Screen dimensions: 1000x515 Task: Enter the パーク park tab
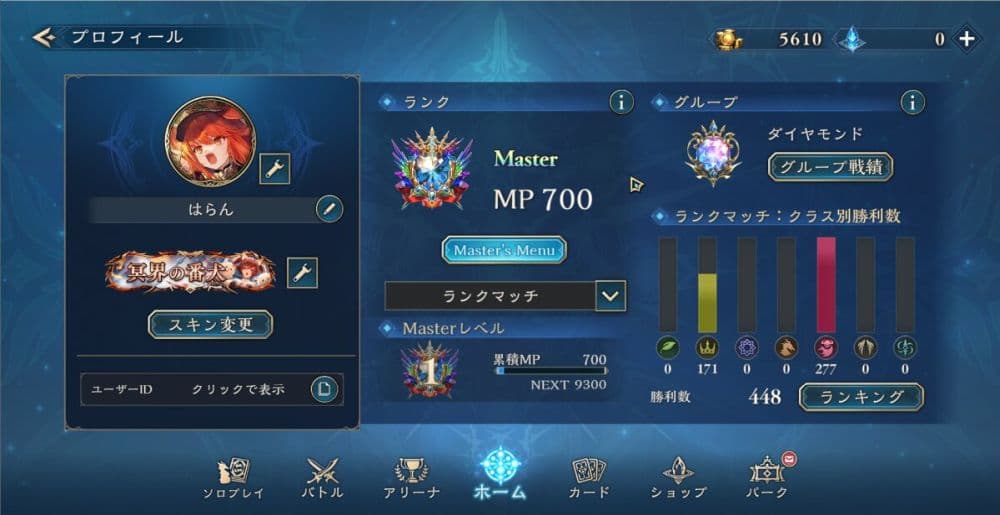pos(768,477)
